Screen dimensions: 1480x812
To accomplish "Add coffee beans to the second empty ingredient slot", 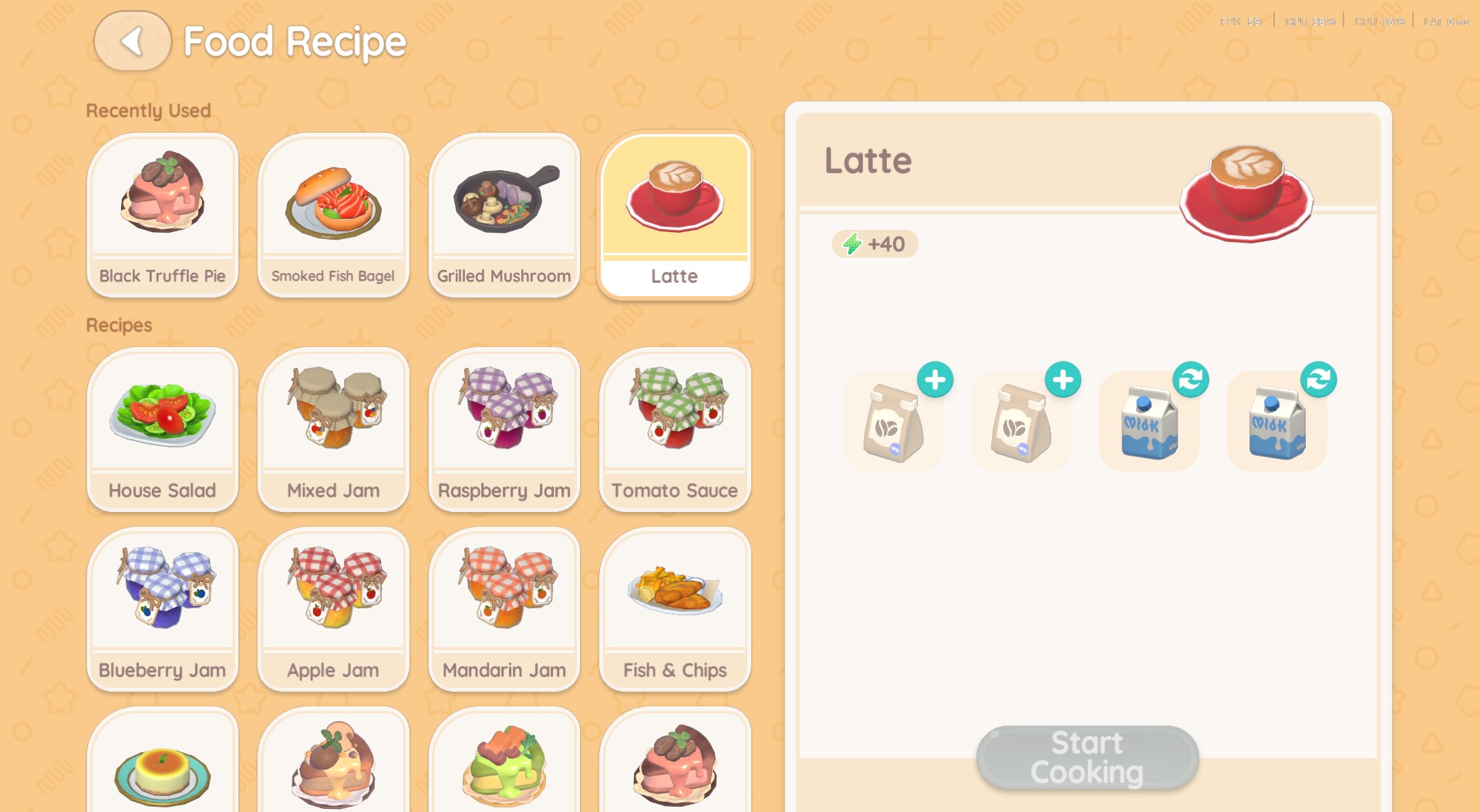I will [1062, 379].
